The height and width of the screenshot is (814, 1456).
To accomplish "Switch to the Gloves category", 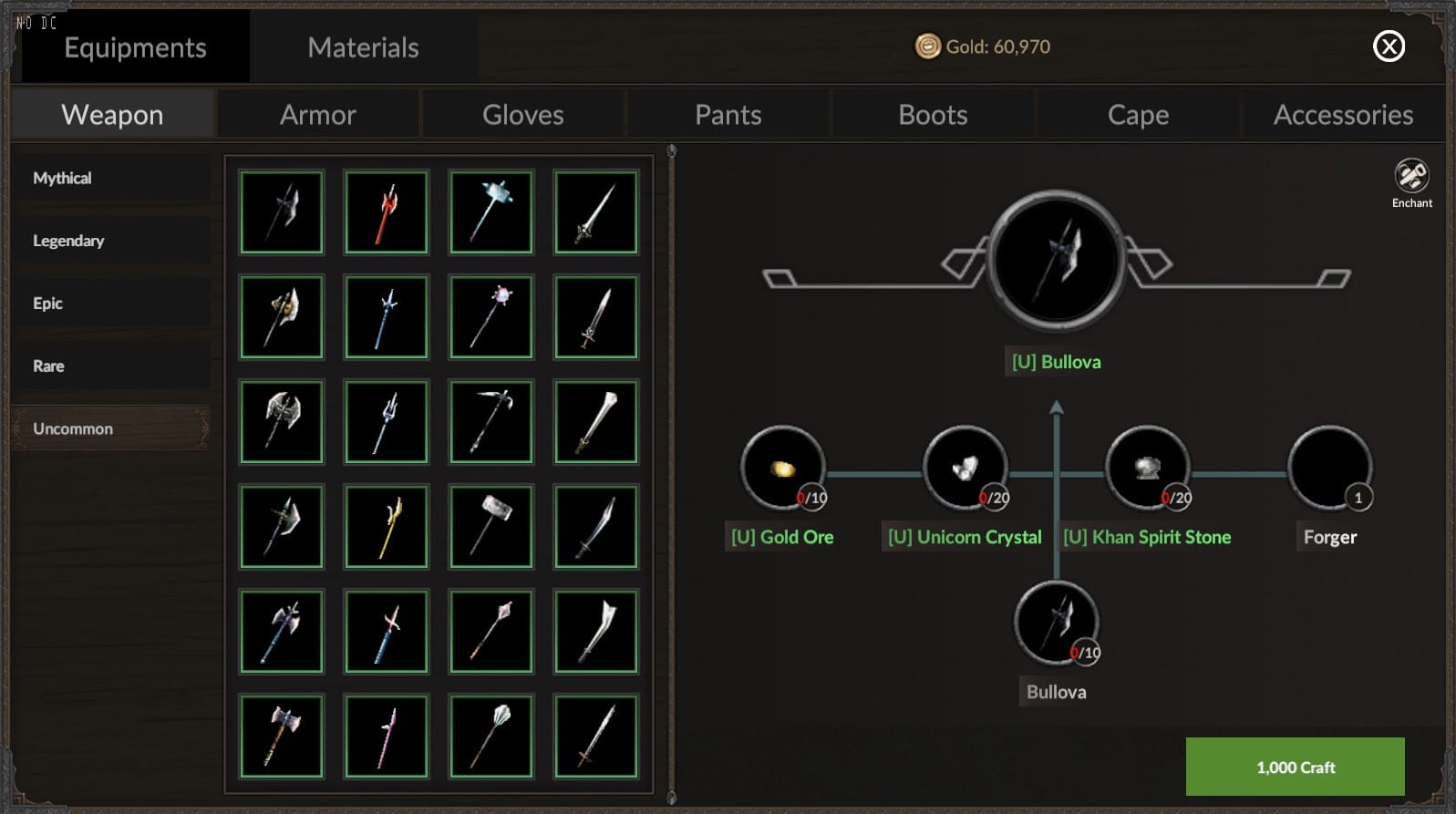I will [x=522, y=115].
